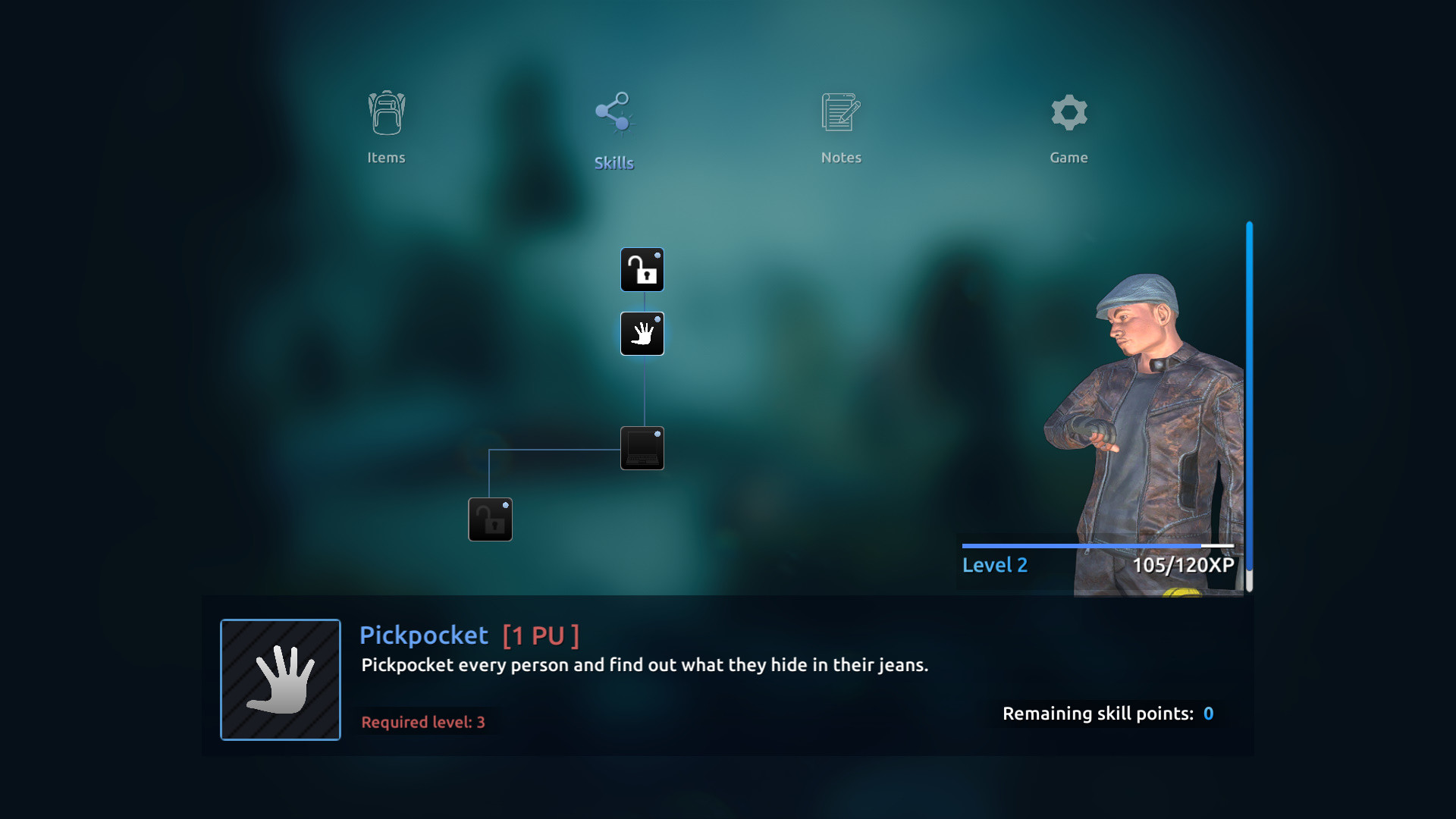The height and width of the screenshot is (819, 1456).
Task: Select the lower advanced lockpicking skill node
Action: click(x=490, y=519)
